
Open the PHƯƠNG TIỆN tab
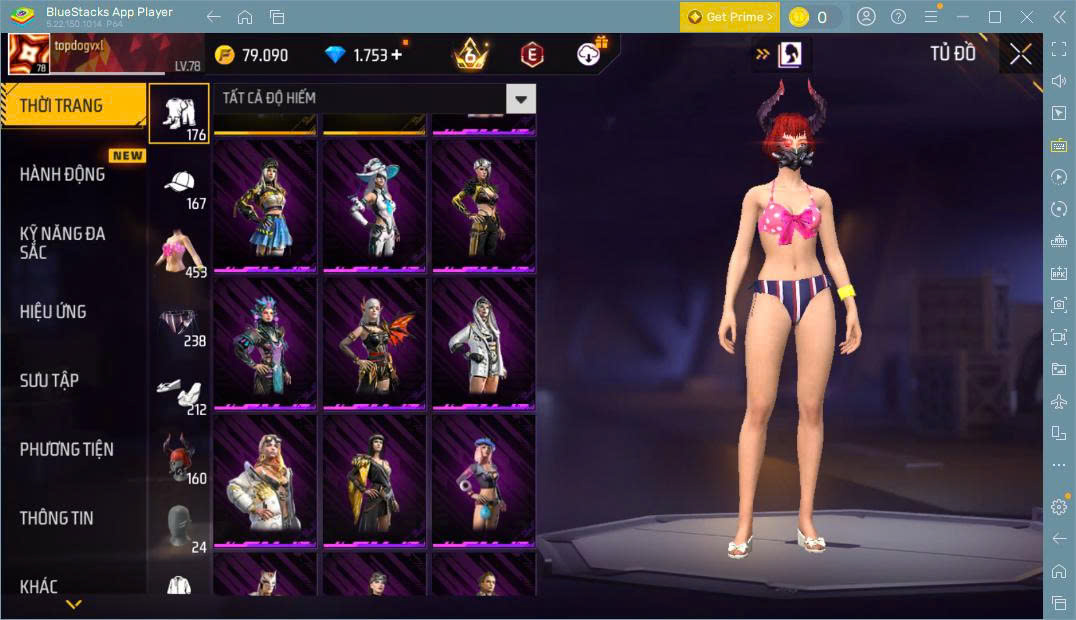coord(66,449)
